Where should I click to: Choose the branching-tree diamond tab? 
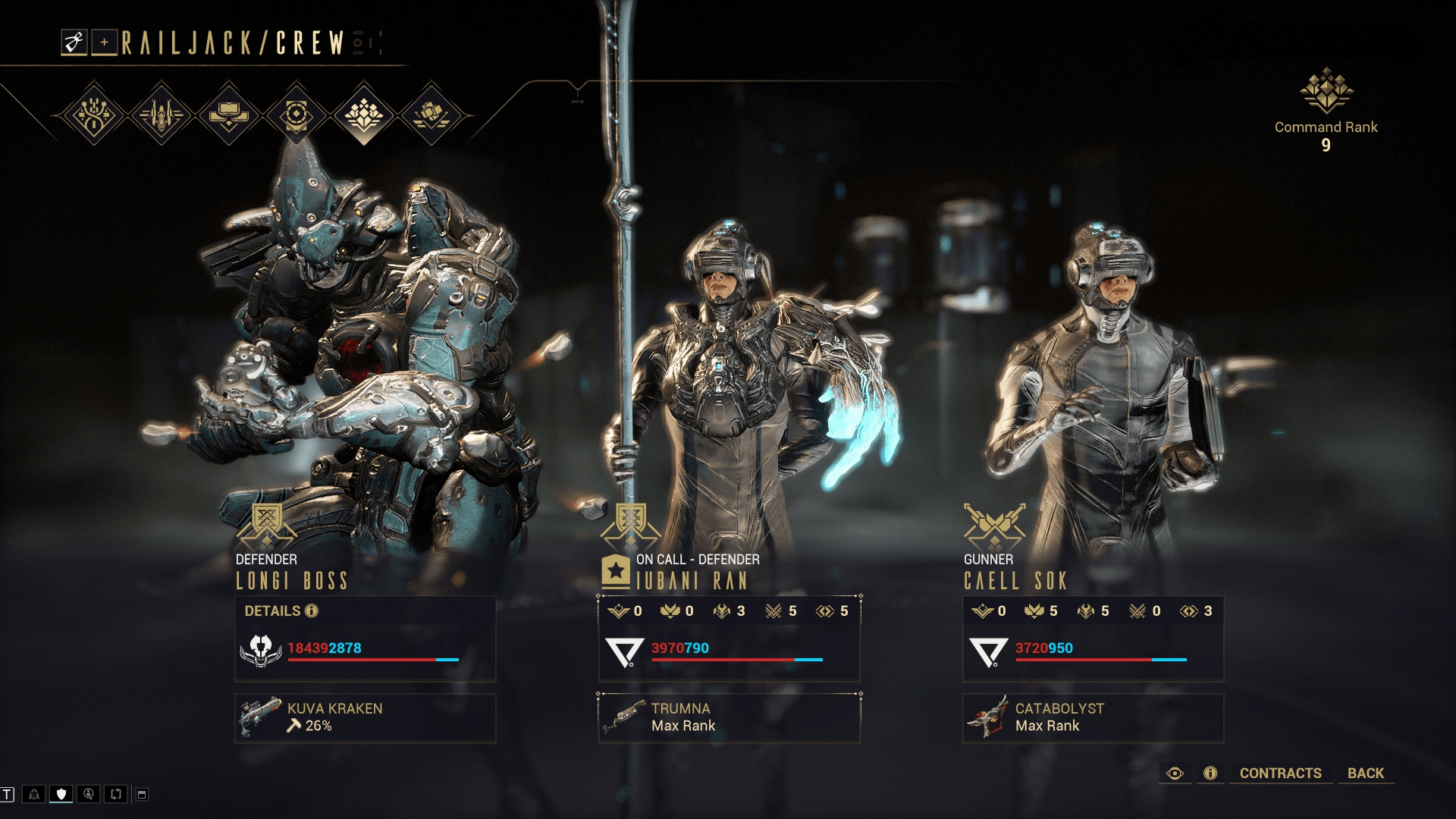[93, 115]
